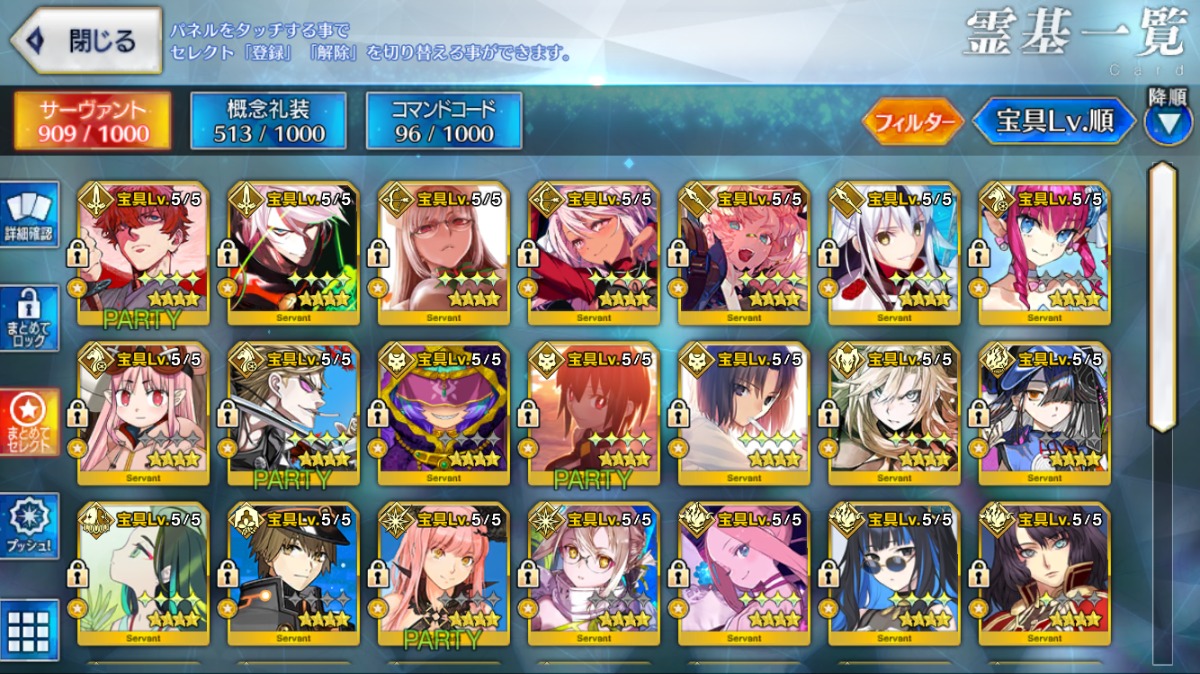Open the 概念礼装 tab
Screen dimensions: 1200x674
(269, 121)
